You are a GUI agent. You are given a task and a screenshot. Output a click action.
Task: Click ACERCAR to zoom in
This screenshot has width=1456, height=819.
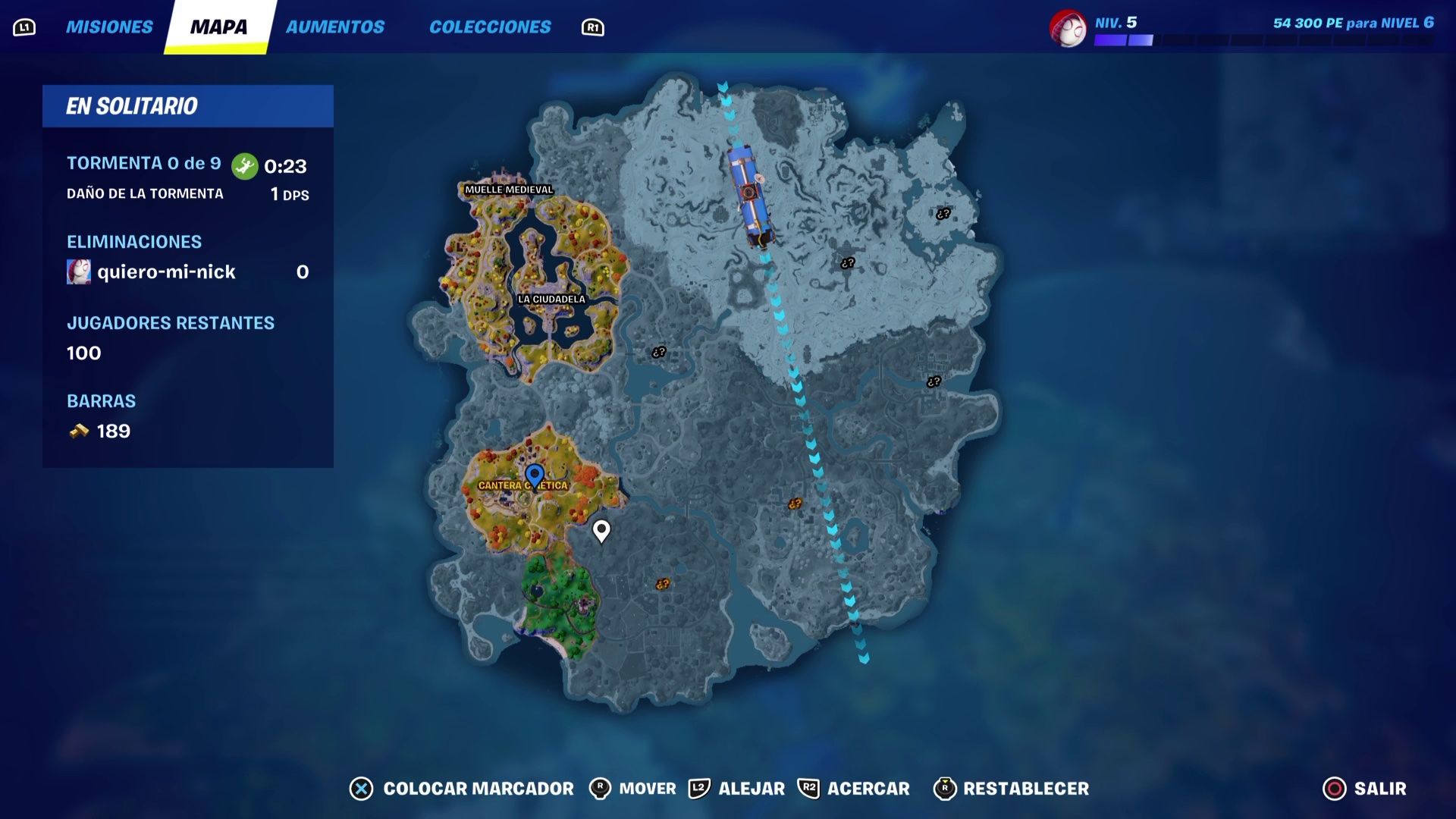(868, 789)
